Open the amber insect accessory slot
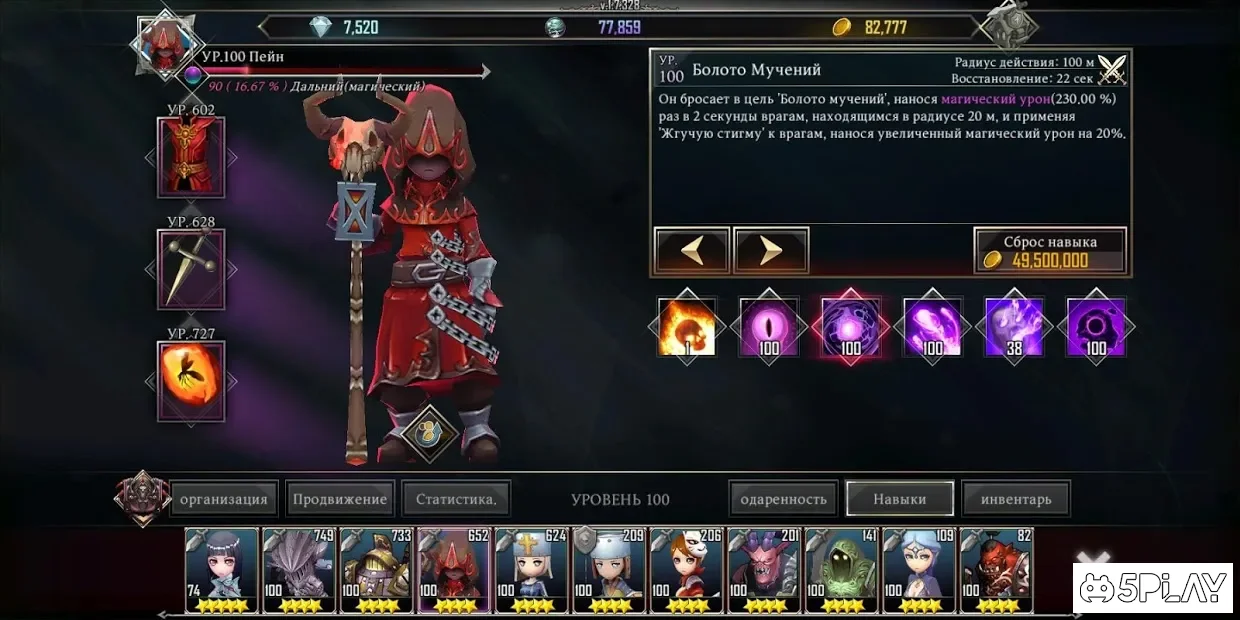The height and width of the screenshot is (620, 1240). point(191,381)
